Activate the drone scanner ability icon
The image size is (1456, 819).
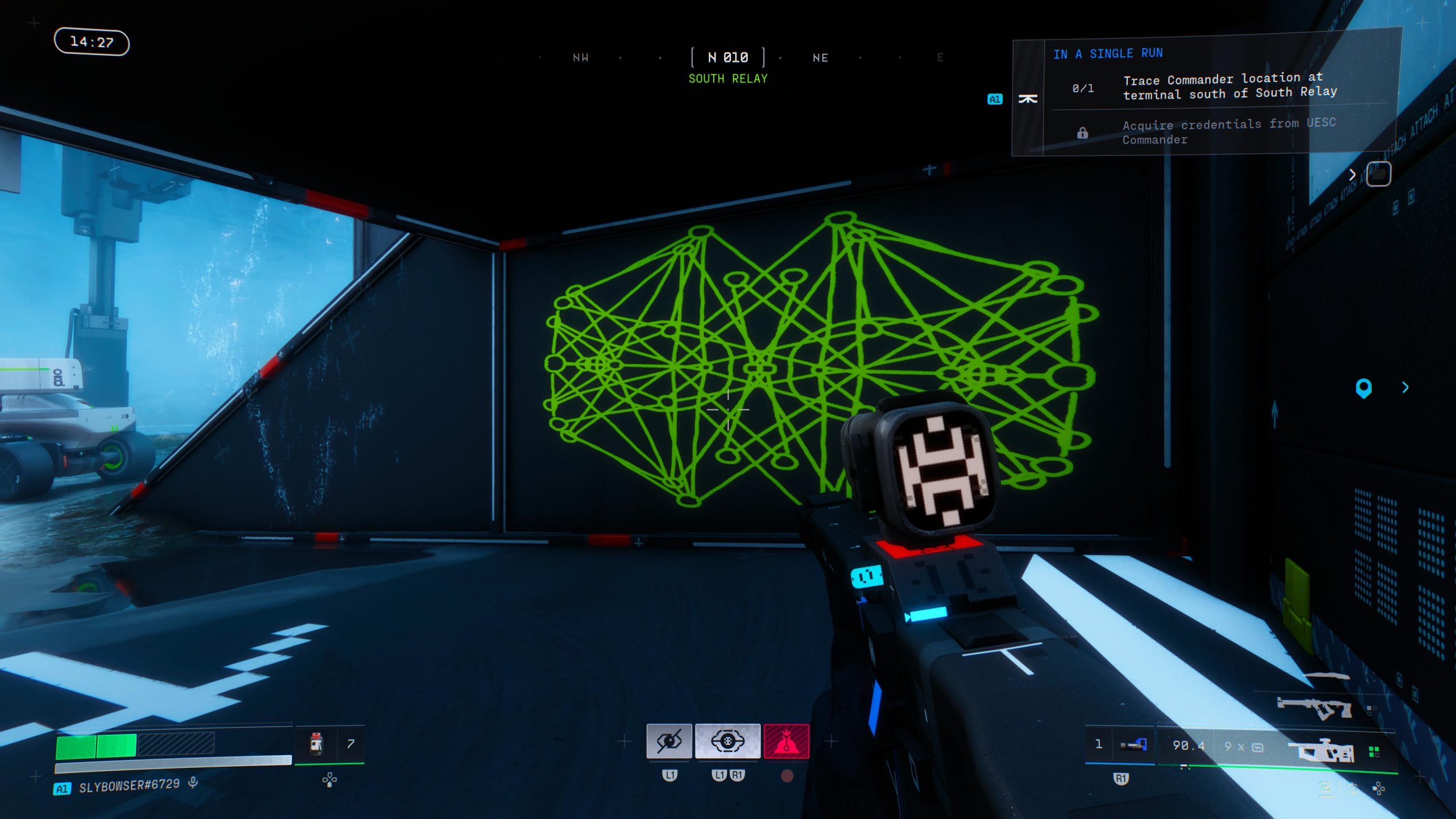728,742
